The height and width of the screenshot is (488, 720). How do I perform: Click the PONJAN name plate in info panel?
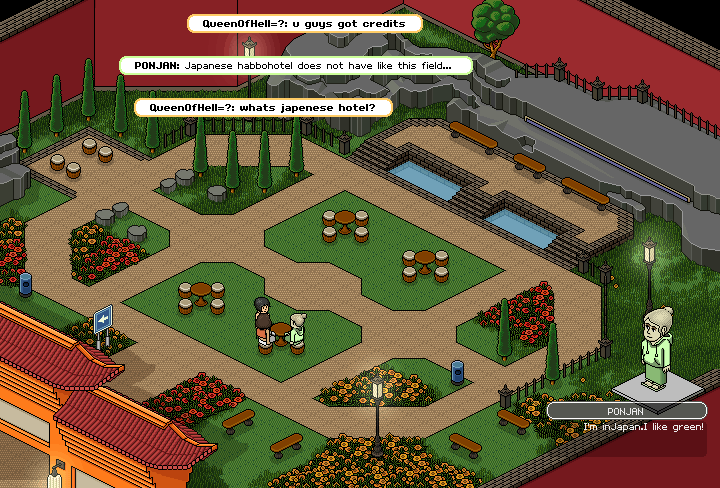point(627,410)
